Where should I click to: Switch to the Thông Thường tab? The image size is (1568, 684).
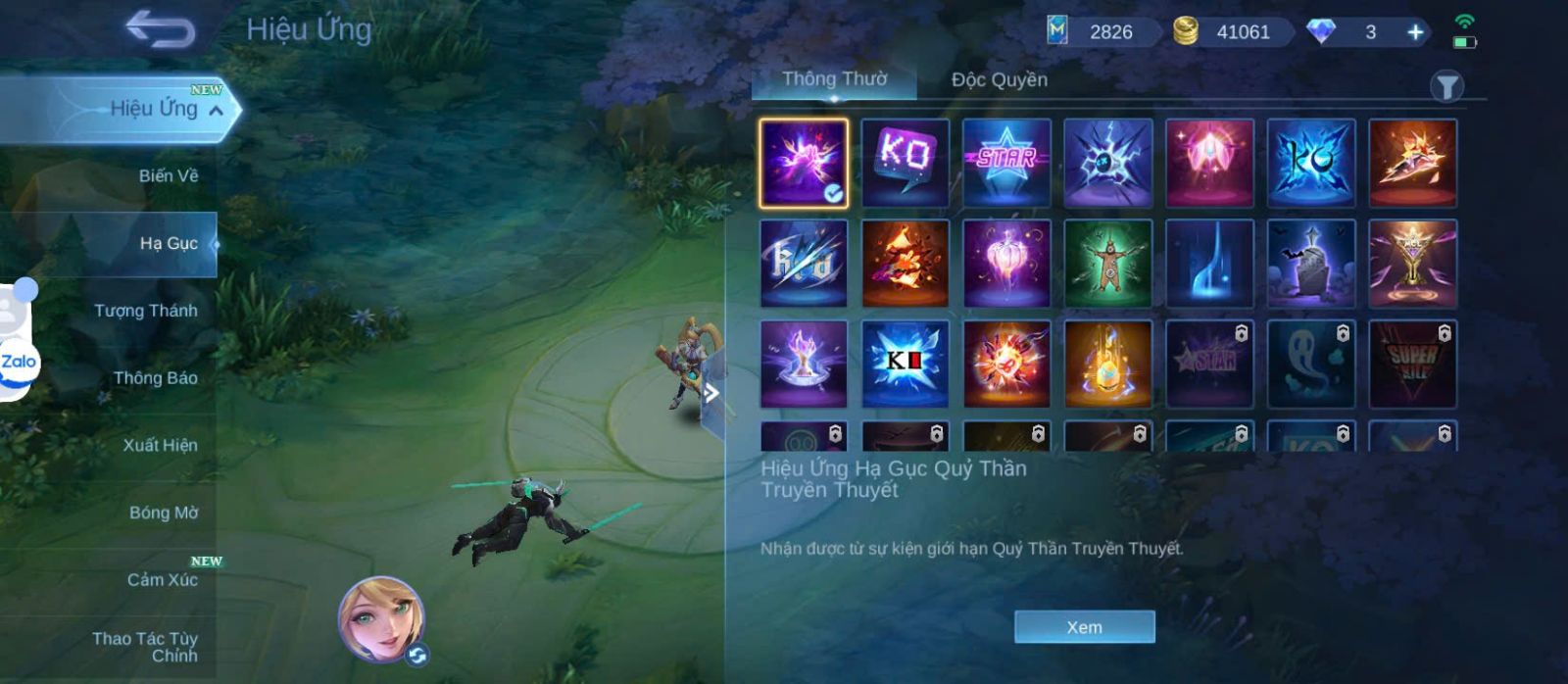(x=834, y=79)
